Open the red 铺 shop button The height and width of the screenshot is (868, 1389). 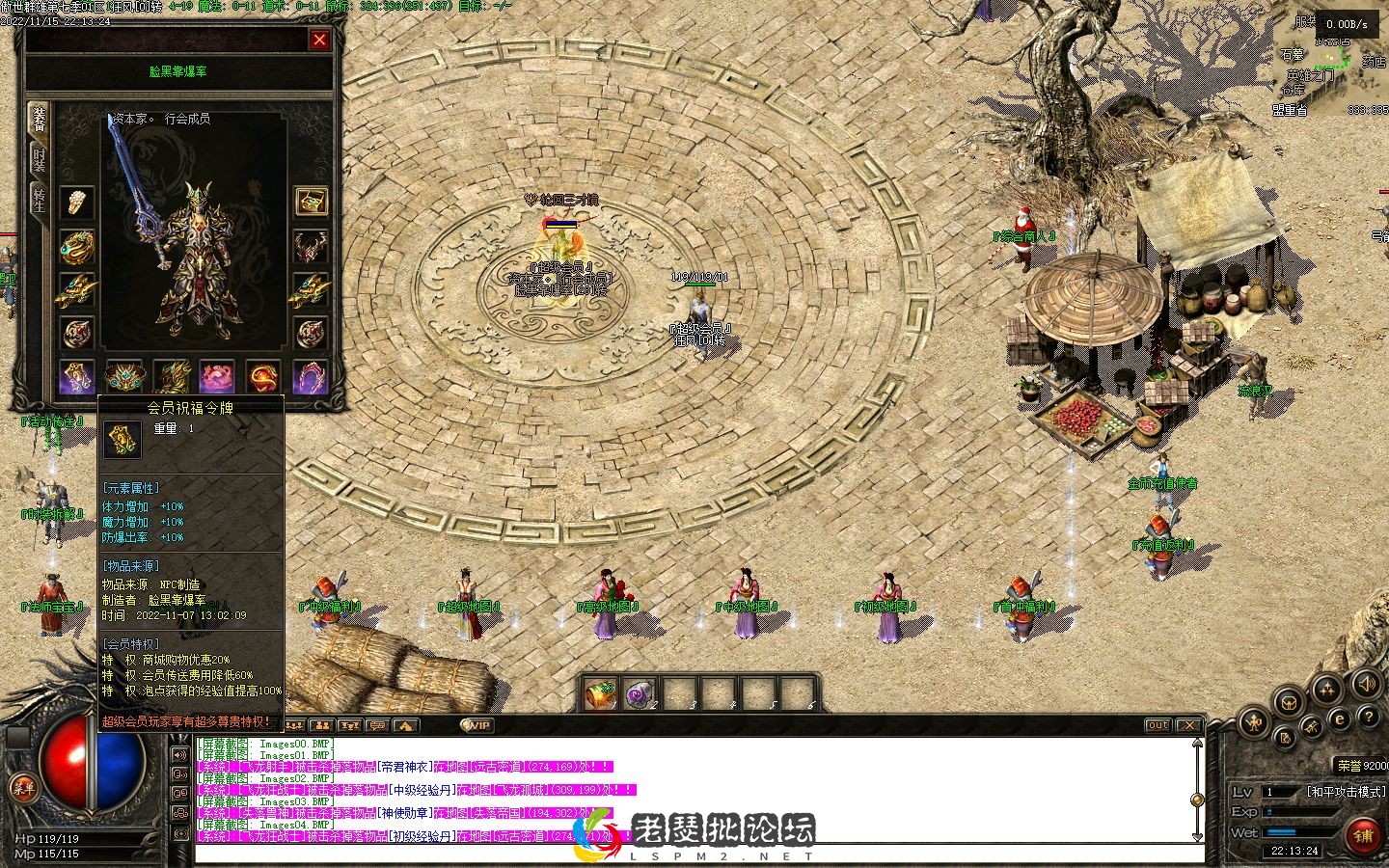point(1362,835)
